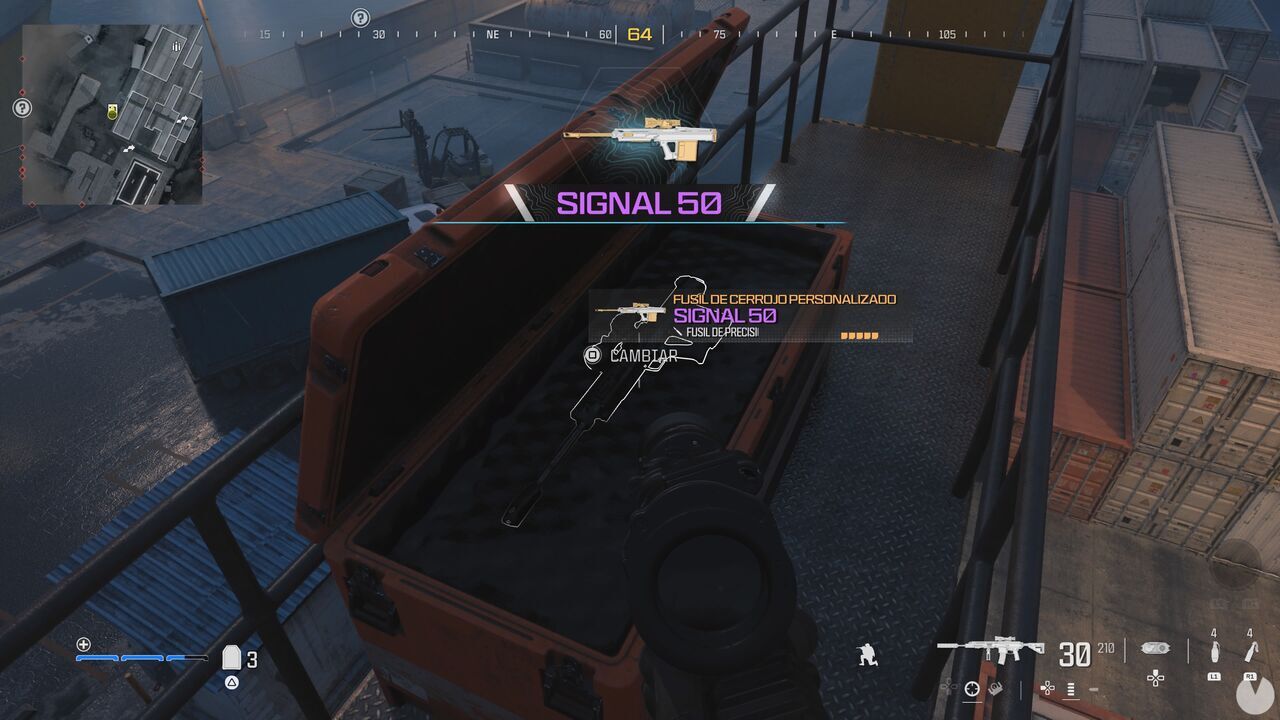Click the lethal grenade icon marked L1
The width and height of the screenshot is (1280, 720).
coord(1215,649)
